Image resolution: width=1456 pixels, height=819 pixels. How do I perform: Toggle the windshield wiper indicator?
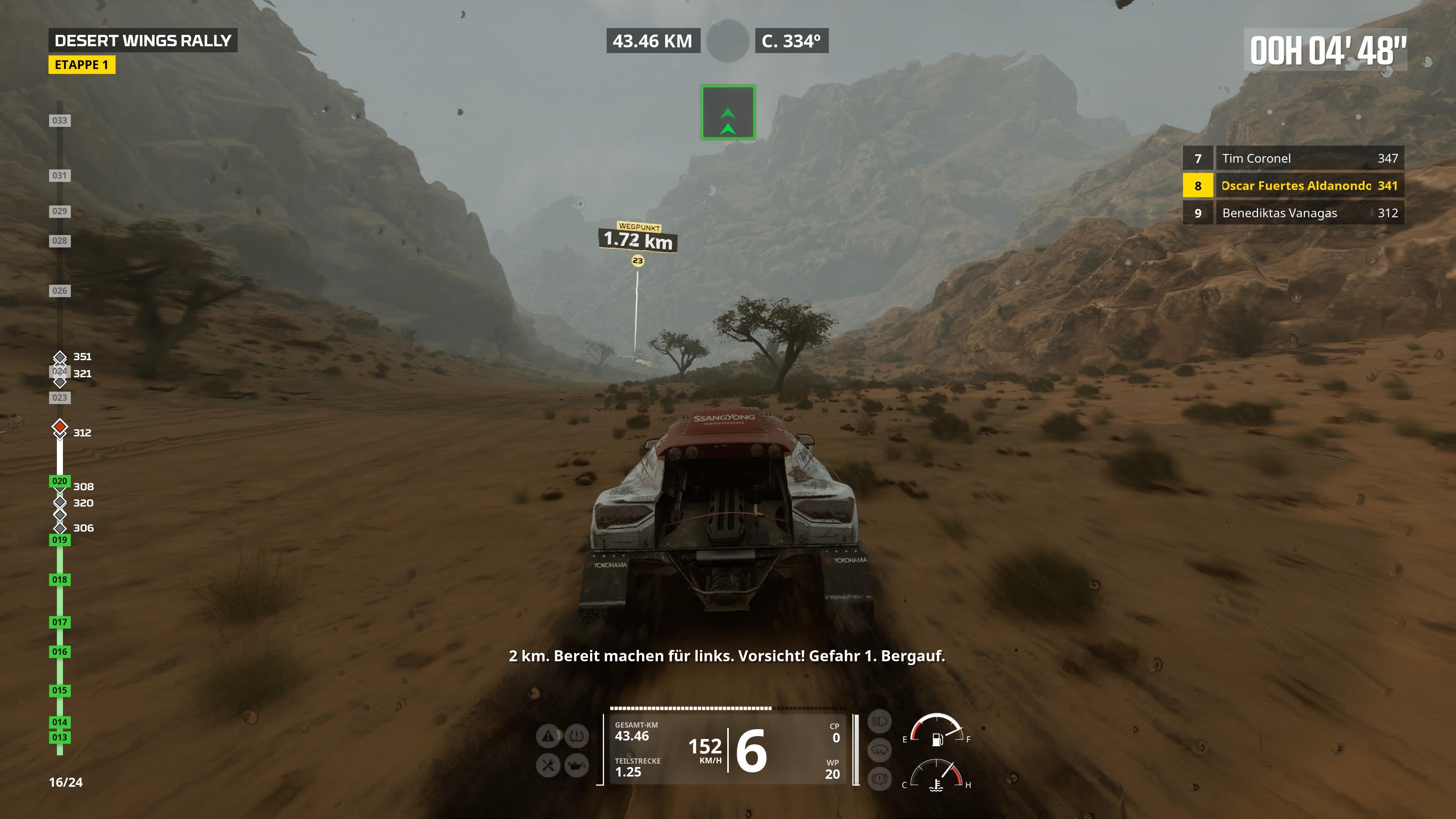tap(880, 750)
